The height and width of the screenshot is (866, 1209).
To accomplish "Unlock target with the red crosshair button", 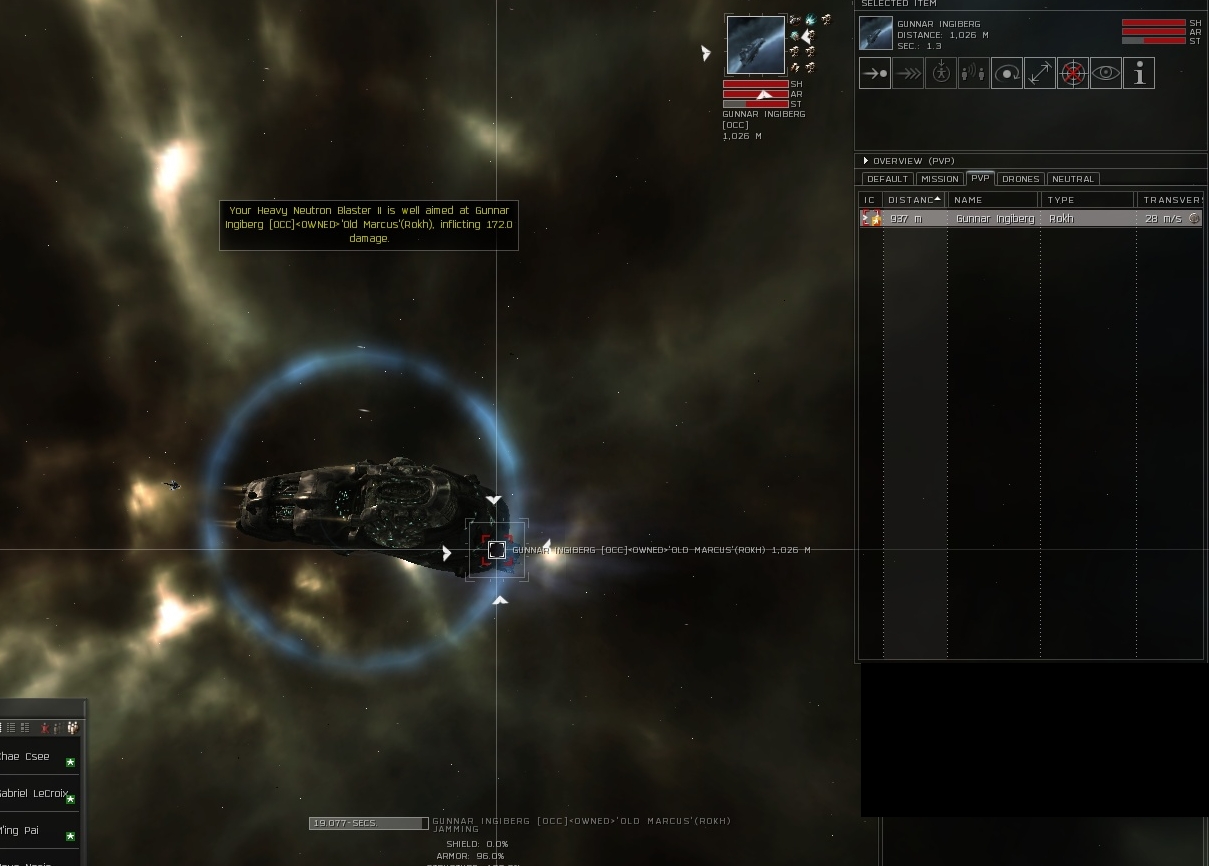I will [x=1073, y=73].
